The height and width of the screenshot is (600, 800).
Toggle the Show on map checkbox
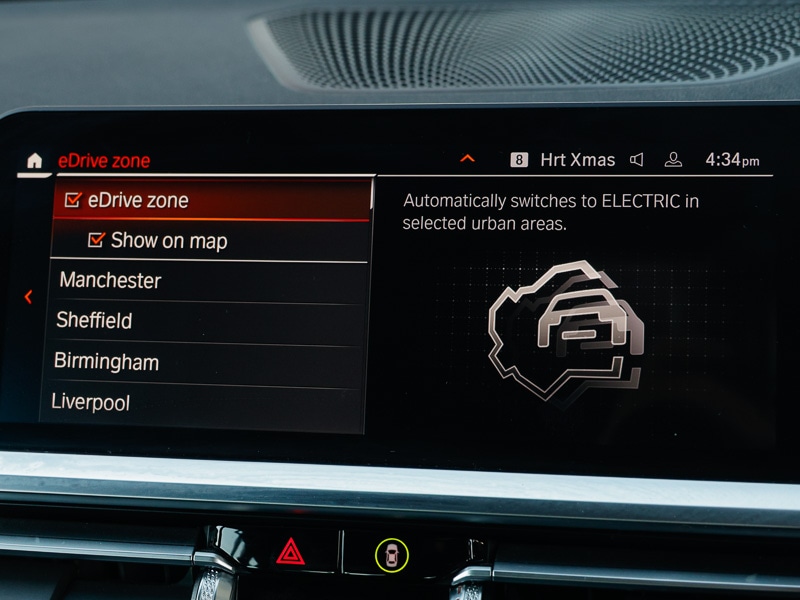97,240
